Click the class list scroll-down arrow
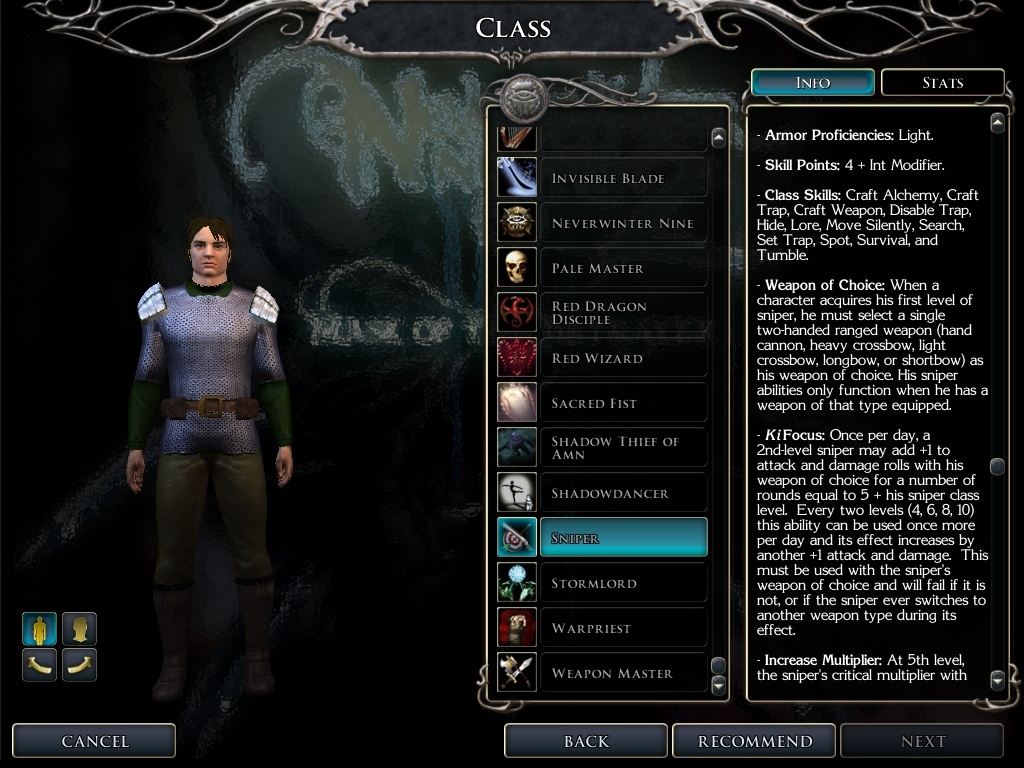The height and width of the screenshot is (768, 1024). [x=718, y=685]
